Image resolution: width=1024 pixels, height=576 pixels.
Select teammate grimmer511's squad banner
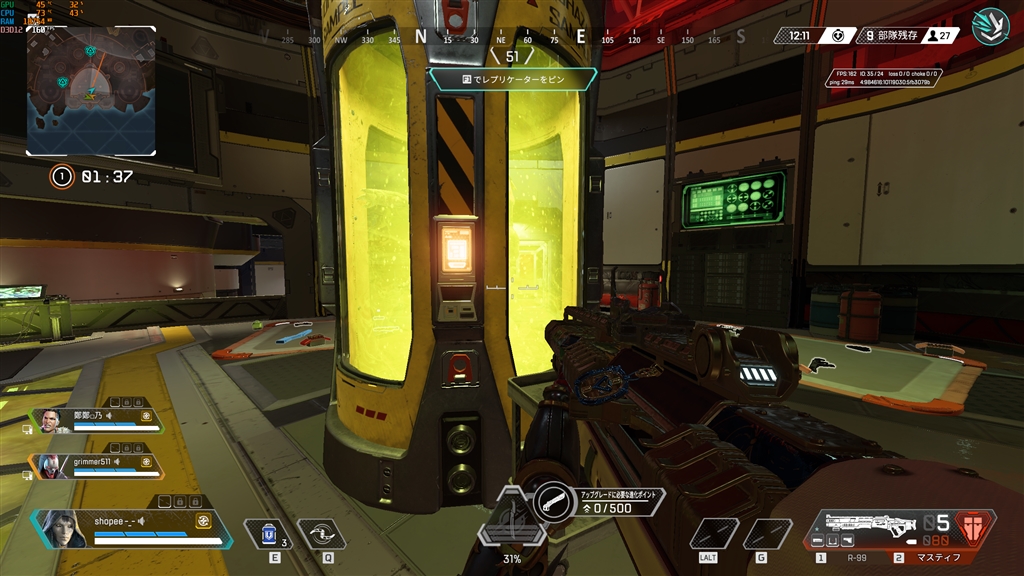point(97,466)
